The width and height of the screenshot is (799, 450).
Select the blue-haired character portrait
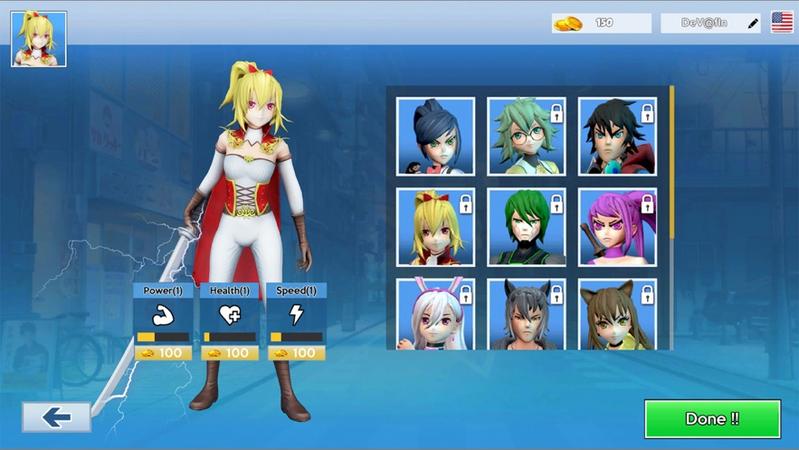tap(435, 136)
